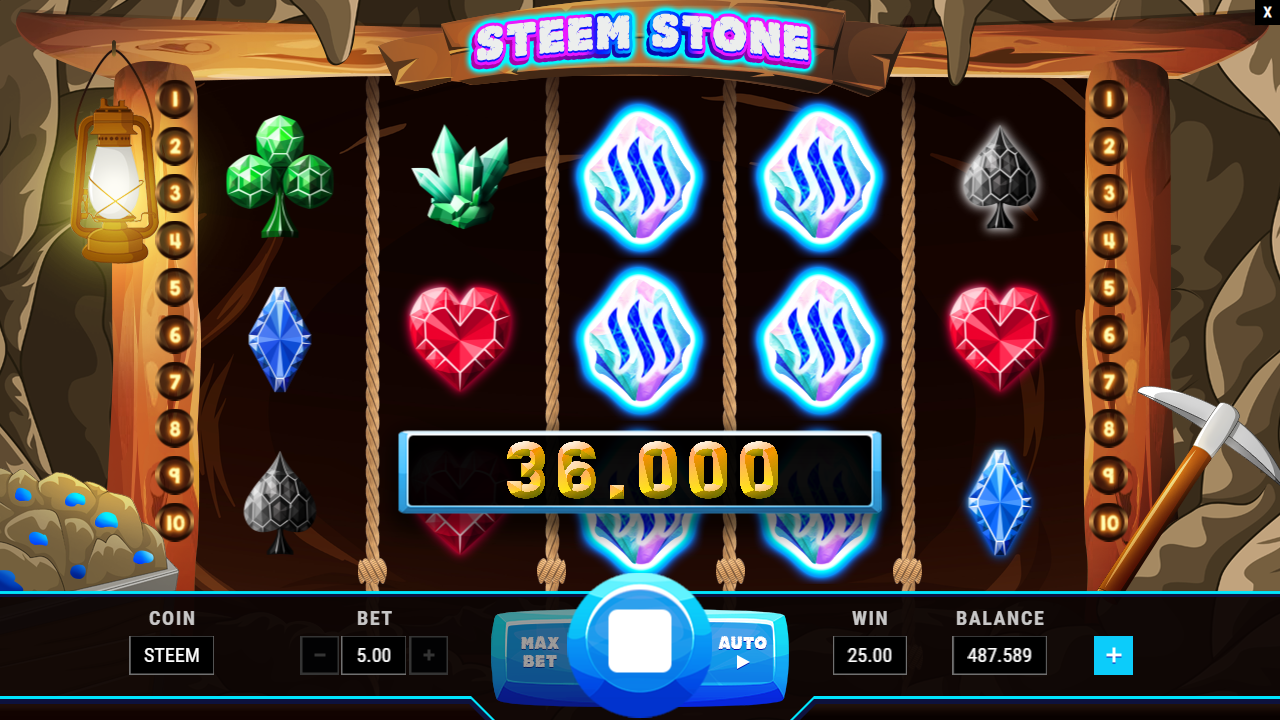Viewport: 1280px width, 720px height.
Task: Start AUTO spin mode
Action: tap(742, 651)
